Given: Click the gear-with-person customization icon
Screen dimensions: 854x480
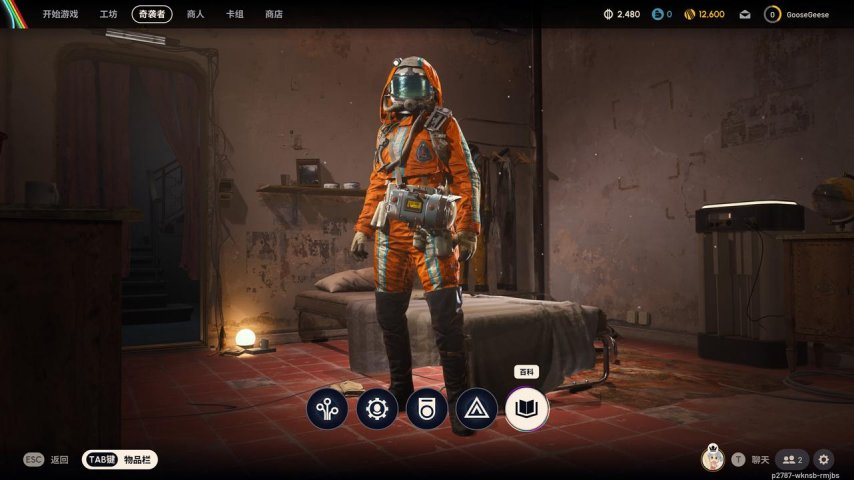Looking at the screenshot, I should (x=377, y=409).
